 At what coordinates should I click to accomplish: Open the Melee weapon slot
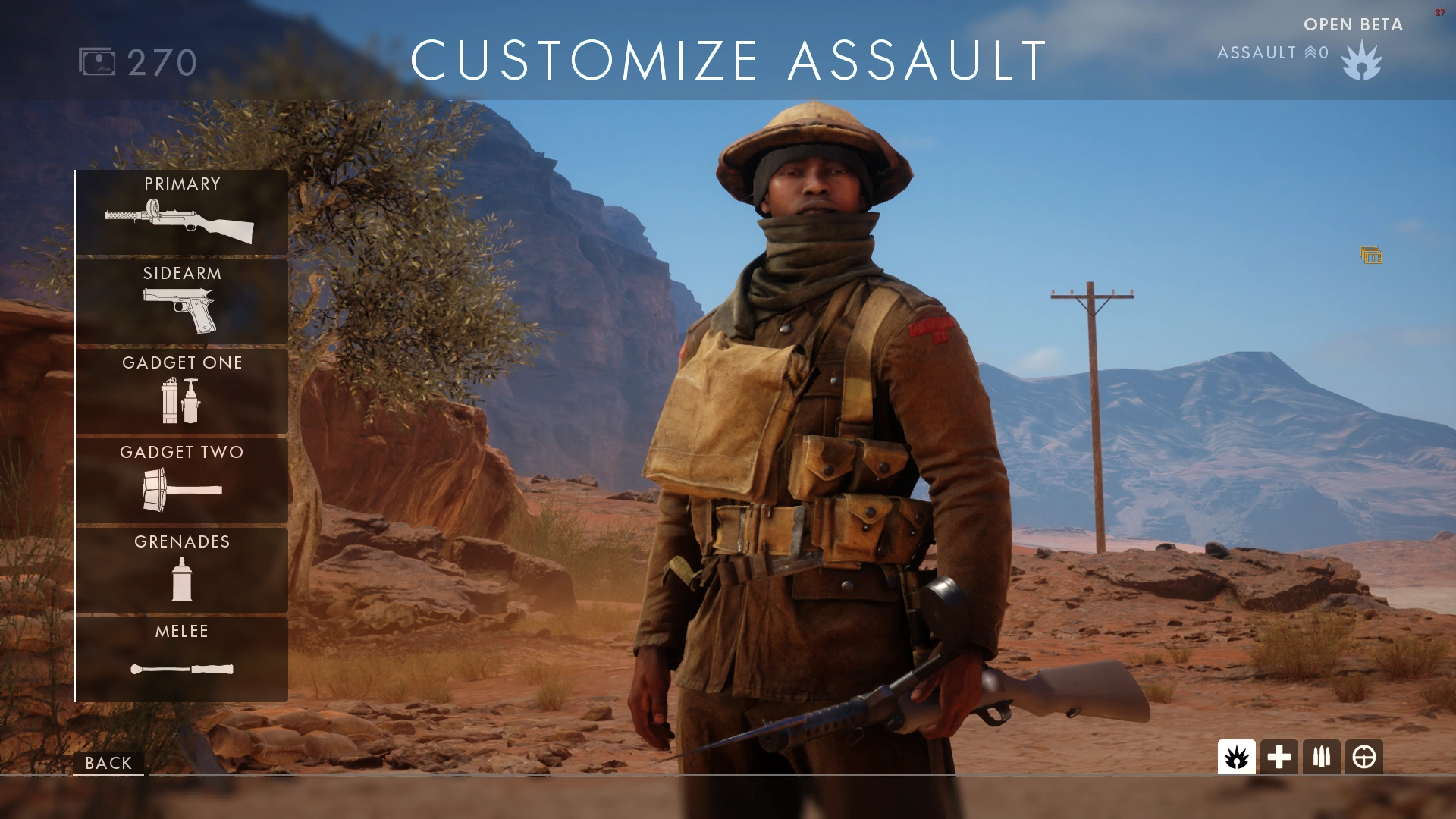180,658
